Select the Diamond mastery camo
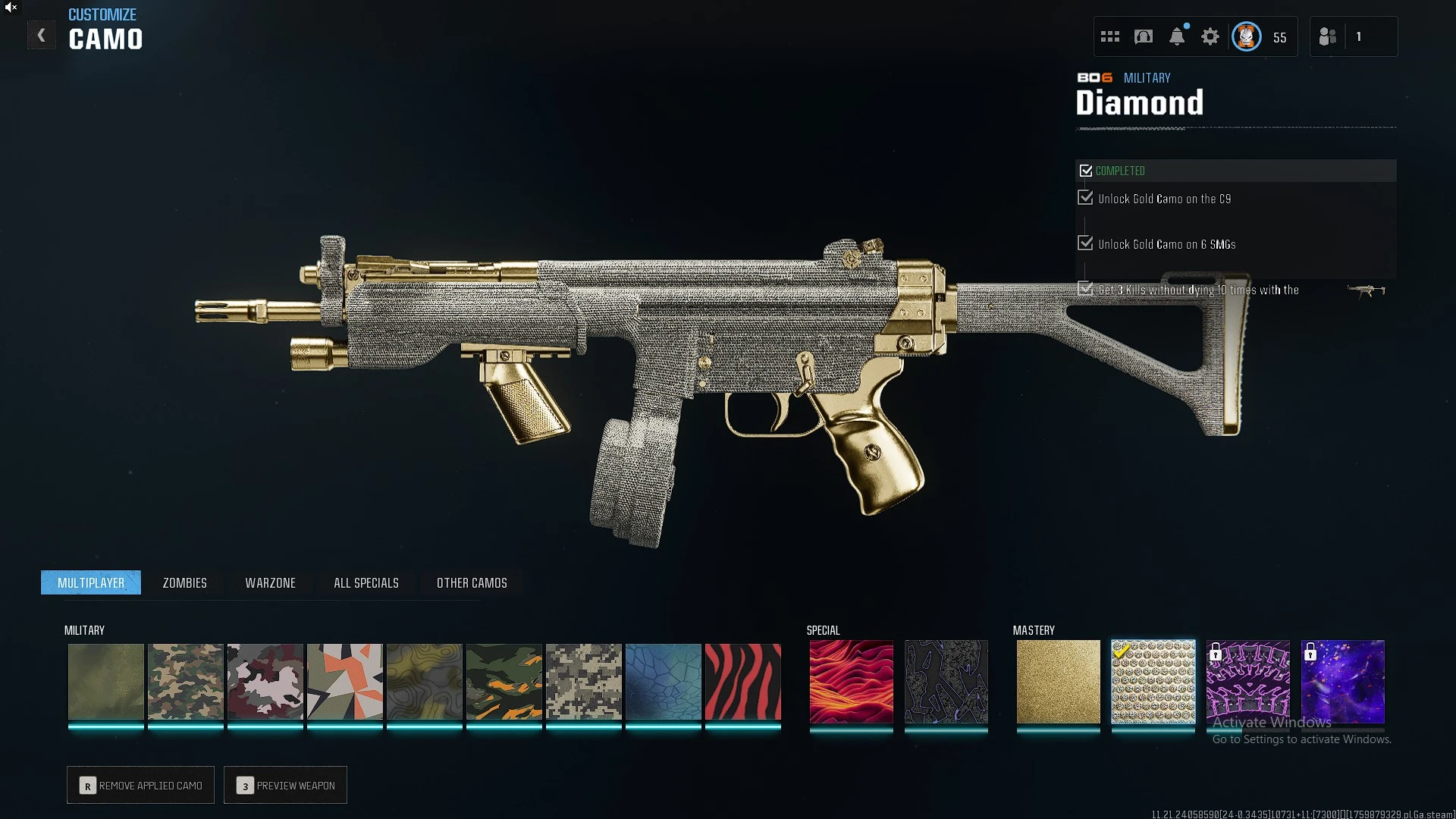Screen dimensions: 1456x819 1153,681
